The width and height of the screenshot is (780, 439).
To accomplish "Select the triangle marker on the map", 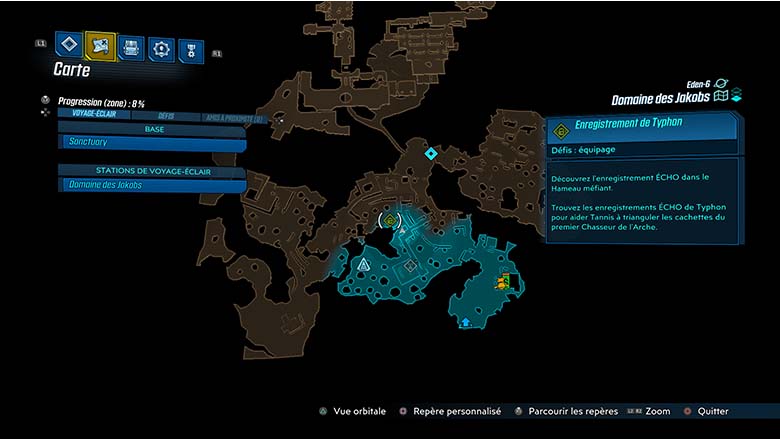I will pos(364,265).
